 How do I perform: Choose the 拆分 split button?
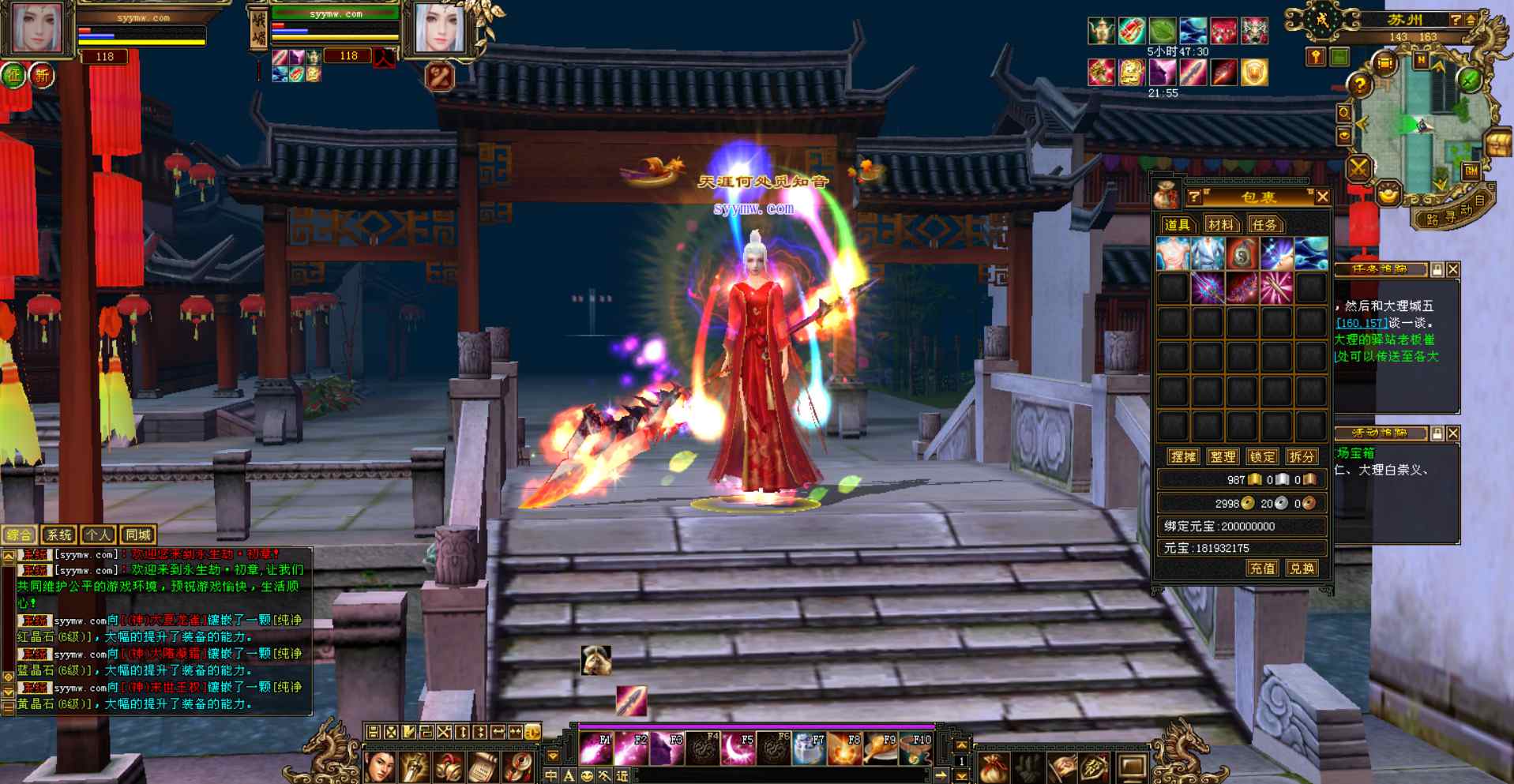(1302, 456)
